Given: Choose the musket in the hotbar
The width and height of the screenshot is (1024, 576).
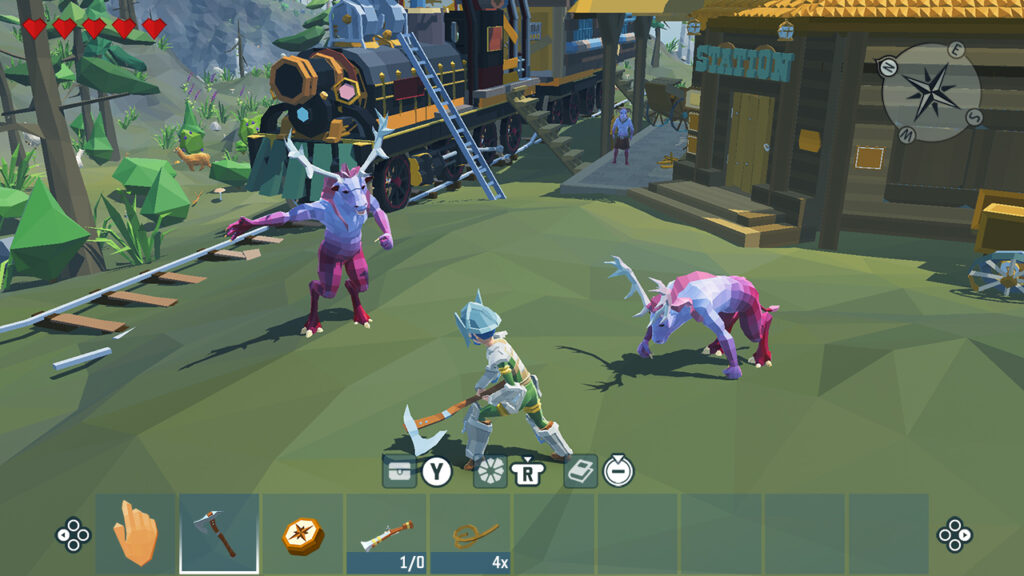Looking at the screenshot, I should [x=386, y=534].
